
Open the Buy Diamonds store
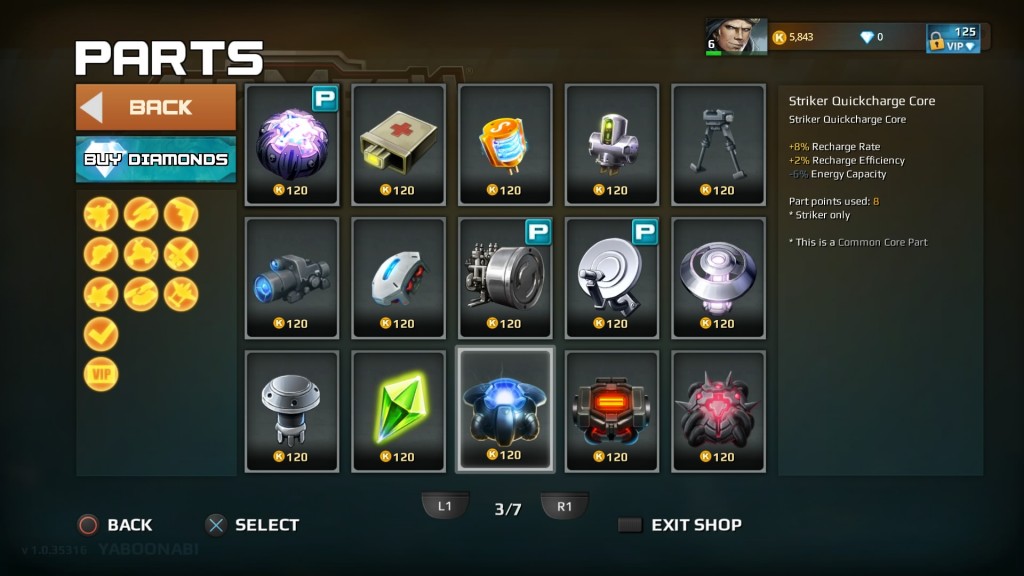pos(156,159)
